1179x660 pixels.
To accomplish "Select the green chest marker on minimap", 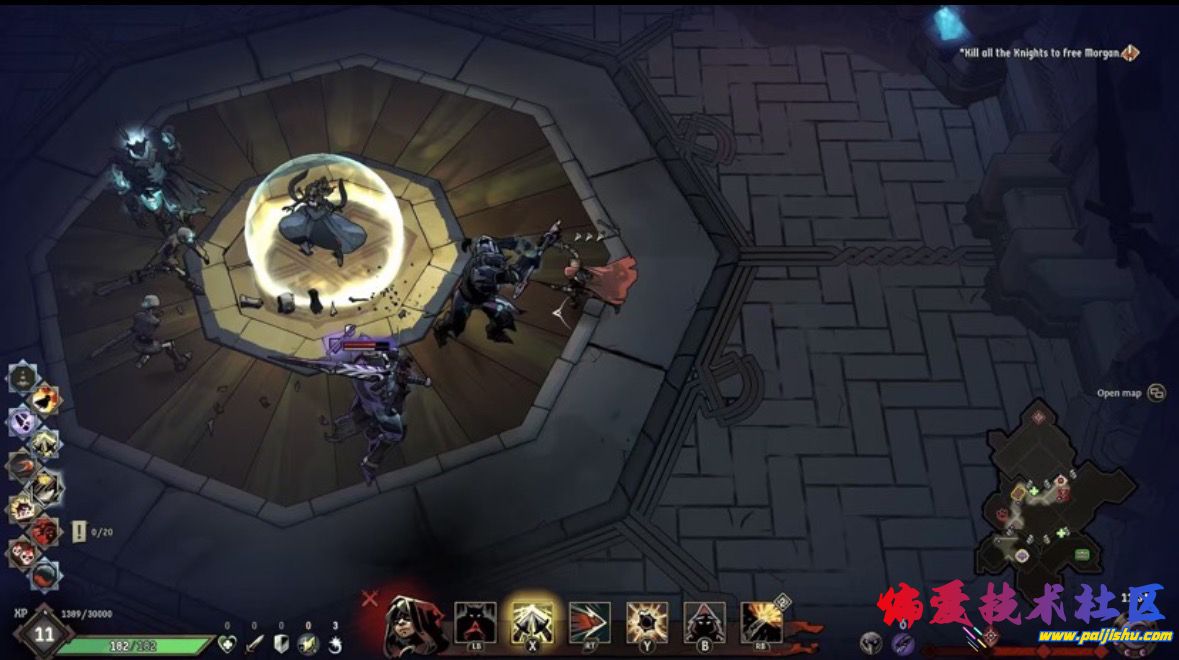I will tap(1081, 554).
